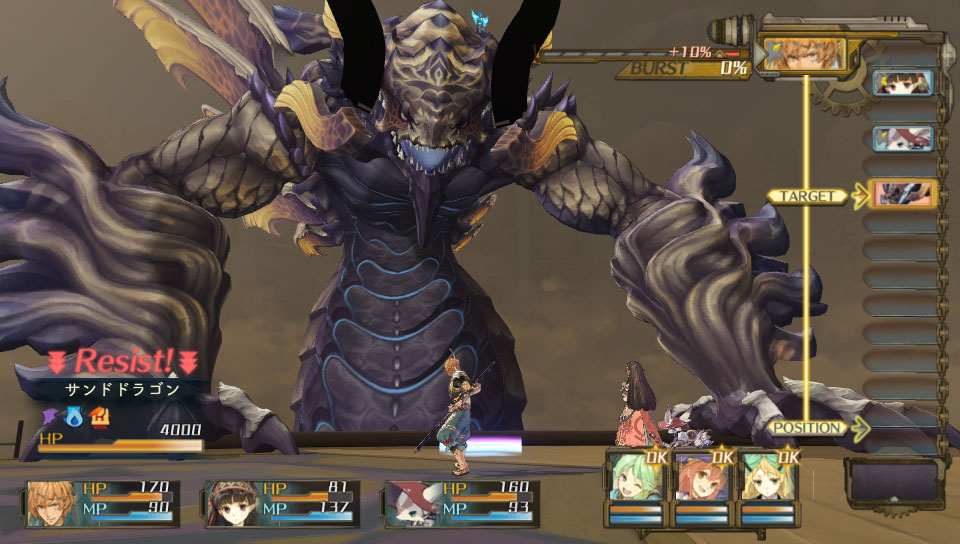Select the dark-haired girl's party status panel

click(281, 503)
